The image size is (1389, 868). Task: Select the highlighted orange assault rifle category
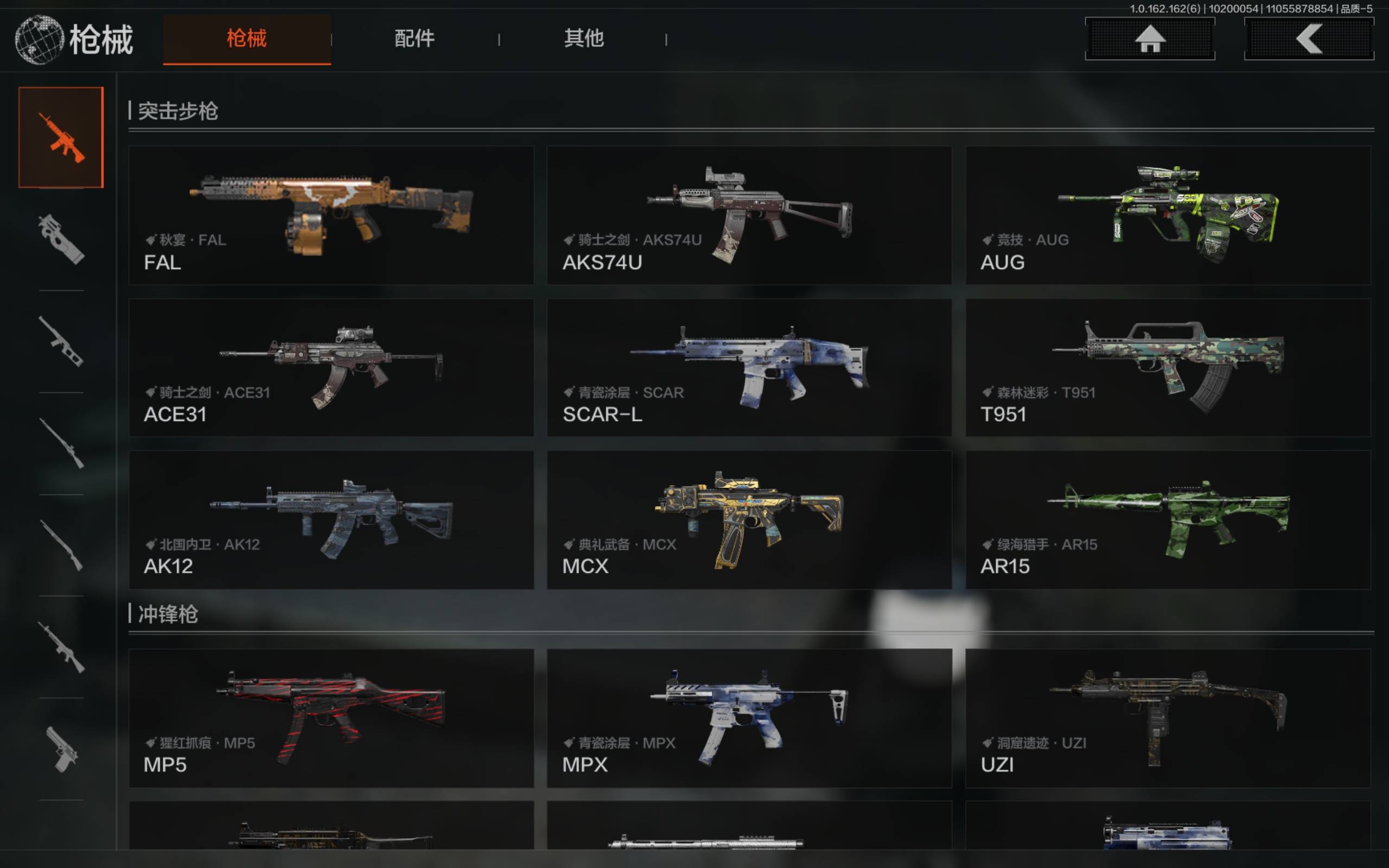tap(61, 137)
